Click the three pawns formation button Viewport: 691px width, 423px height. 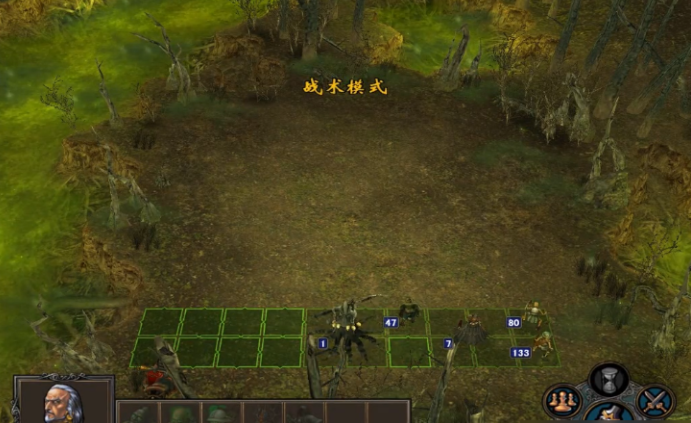[x=562, y=401]
